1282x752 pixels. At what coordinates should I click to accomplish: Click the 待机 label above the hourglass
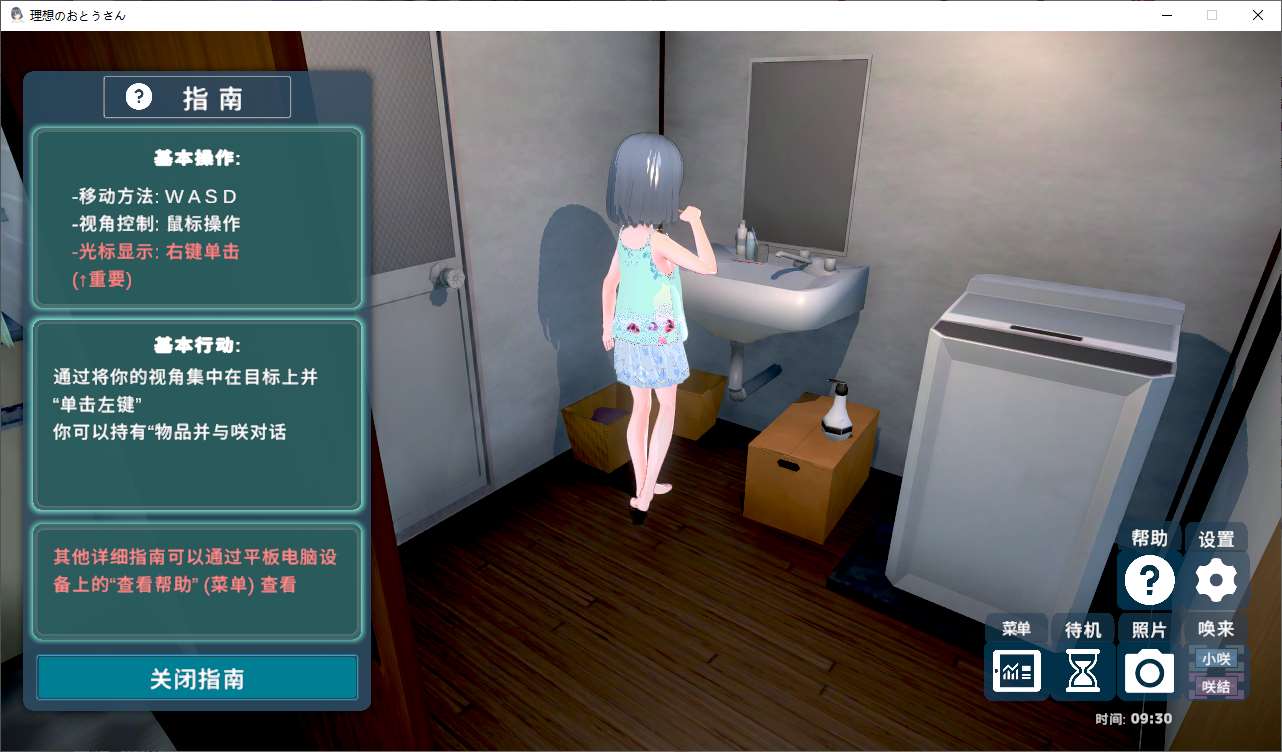coord(1082,629)
